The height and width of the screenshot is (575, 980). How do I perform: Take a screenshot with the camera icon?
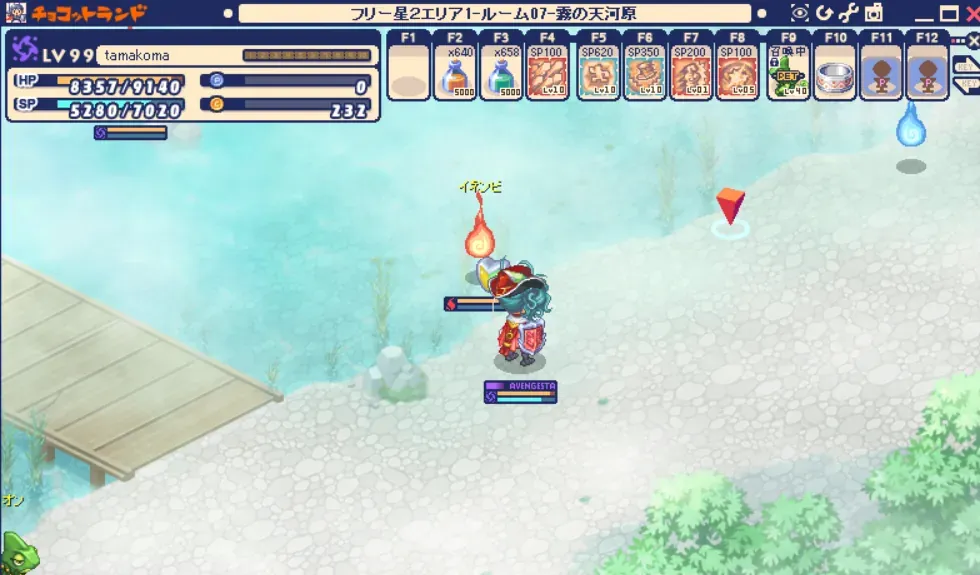[x=874, y=13]
